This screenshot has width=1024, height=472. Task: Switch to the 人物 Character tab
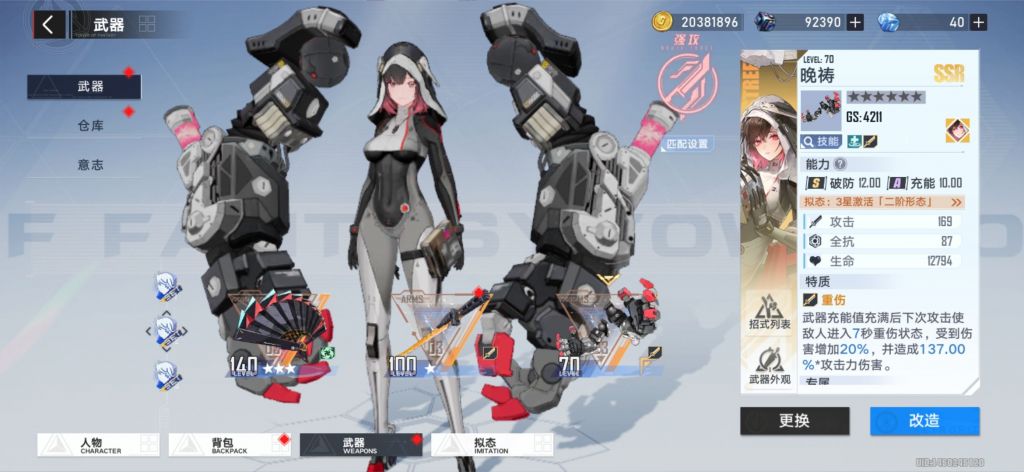pos(98,445)
